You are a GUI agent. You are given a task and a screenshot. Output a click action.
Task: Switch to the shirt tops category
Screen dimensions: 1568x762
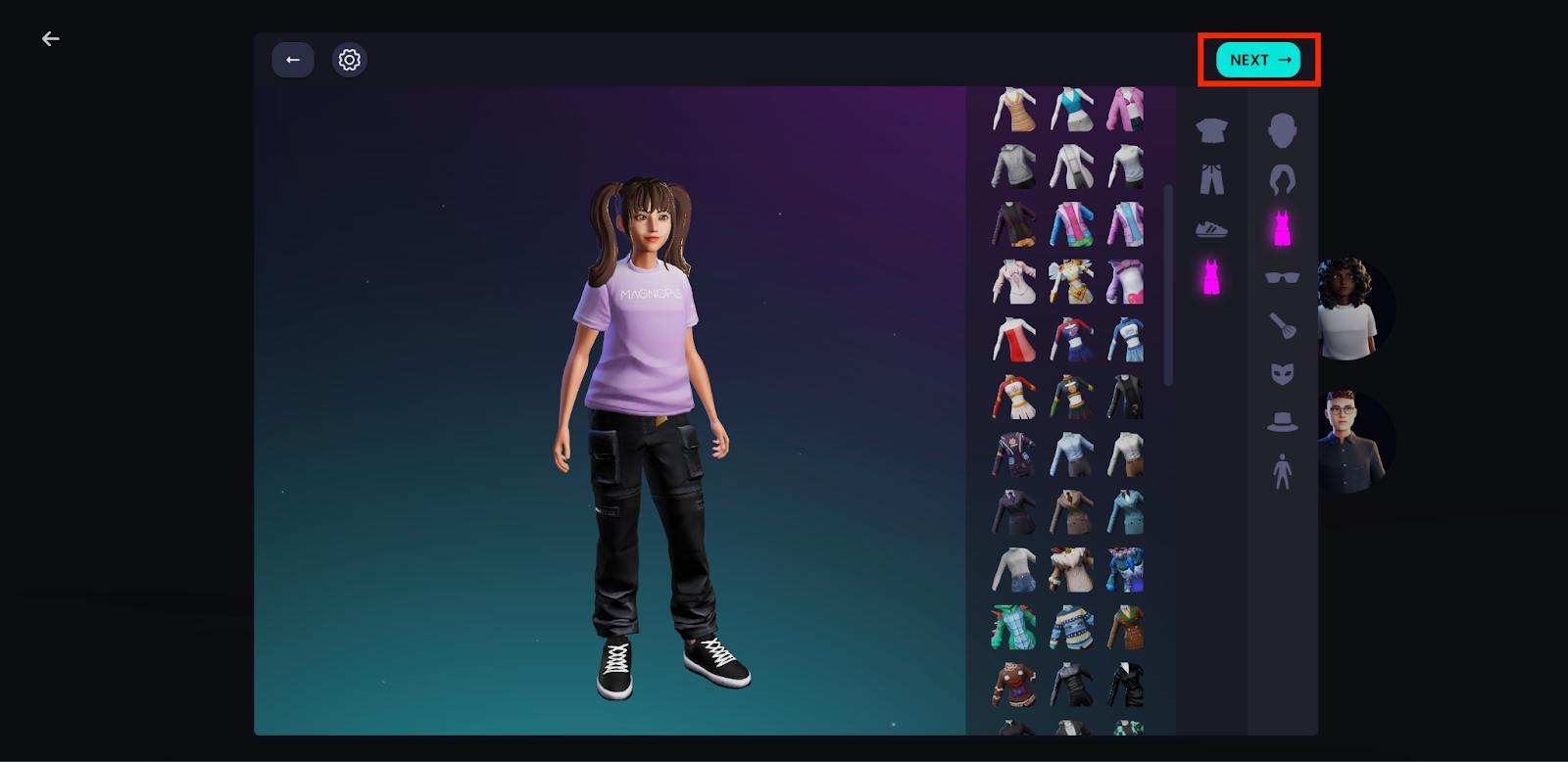(x=1211, y=130)
